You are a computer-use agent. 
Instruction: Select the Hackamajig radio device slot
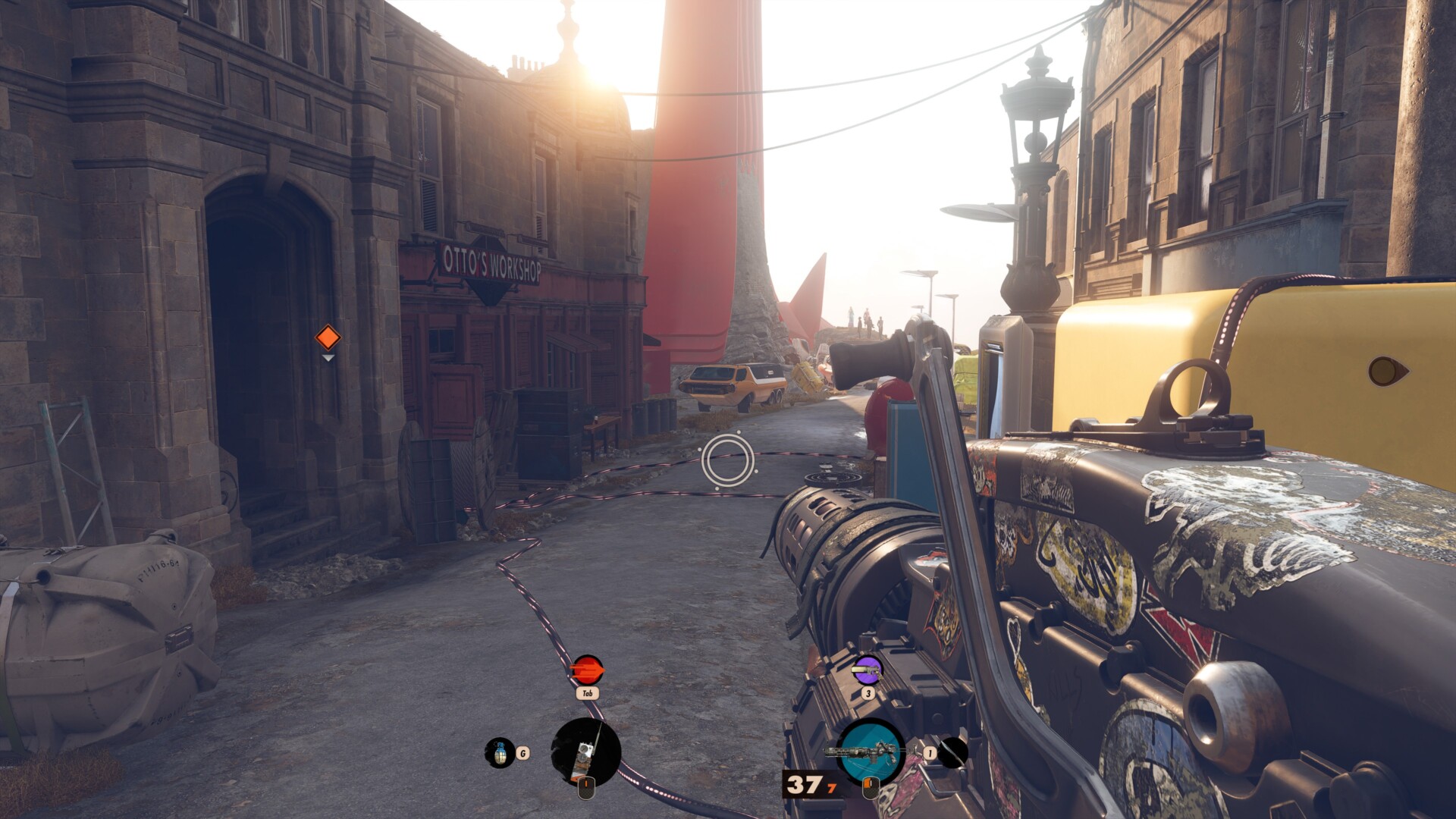(x=585, y=752)
